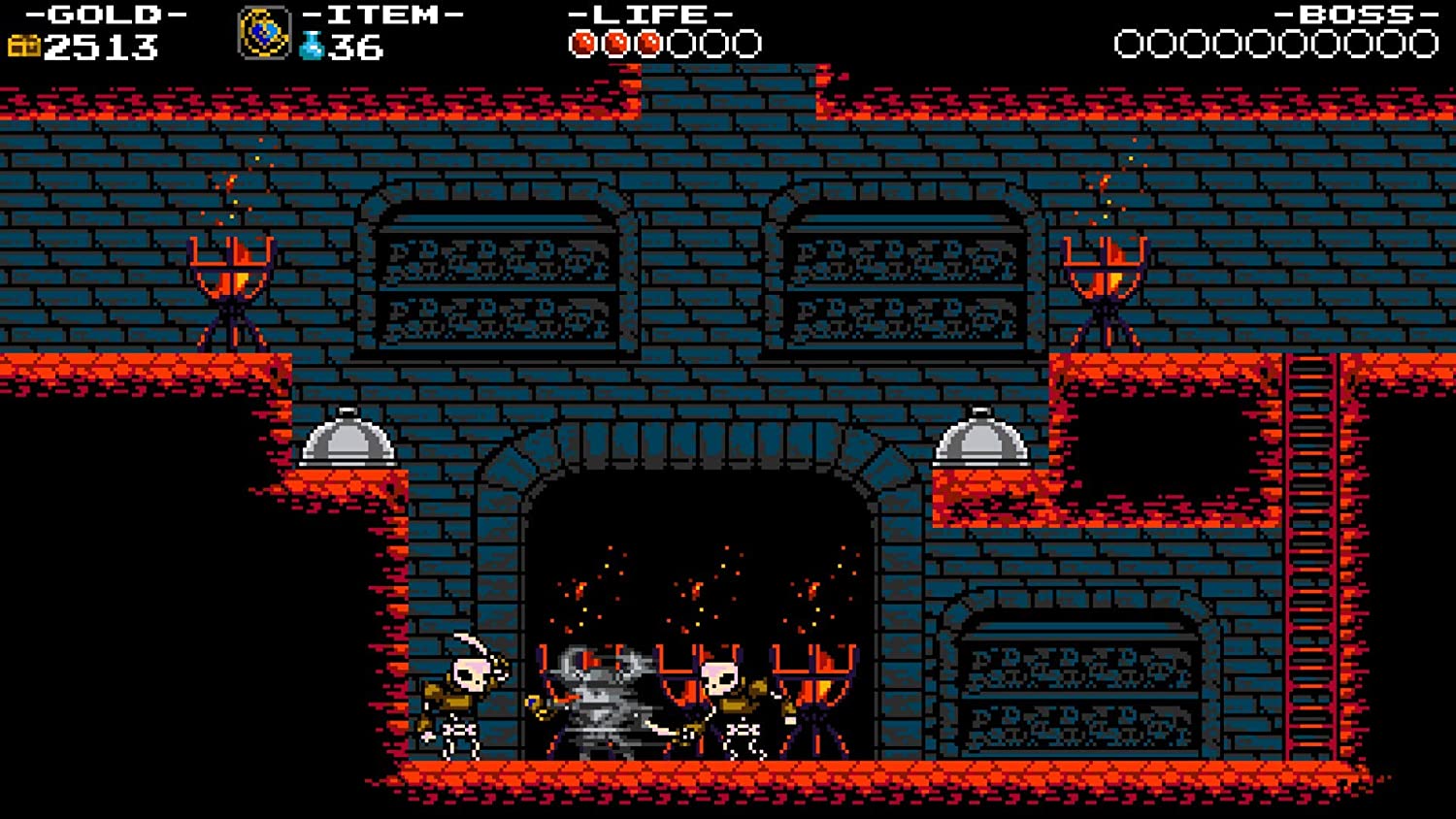Select the LIFE label text
Image resolution: width=1456 pixels, height=819 pixels.
click(648, 14)
